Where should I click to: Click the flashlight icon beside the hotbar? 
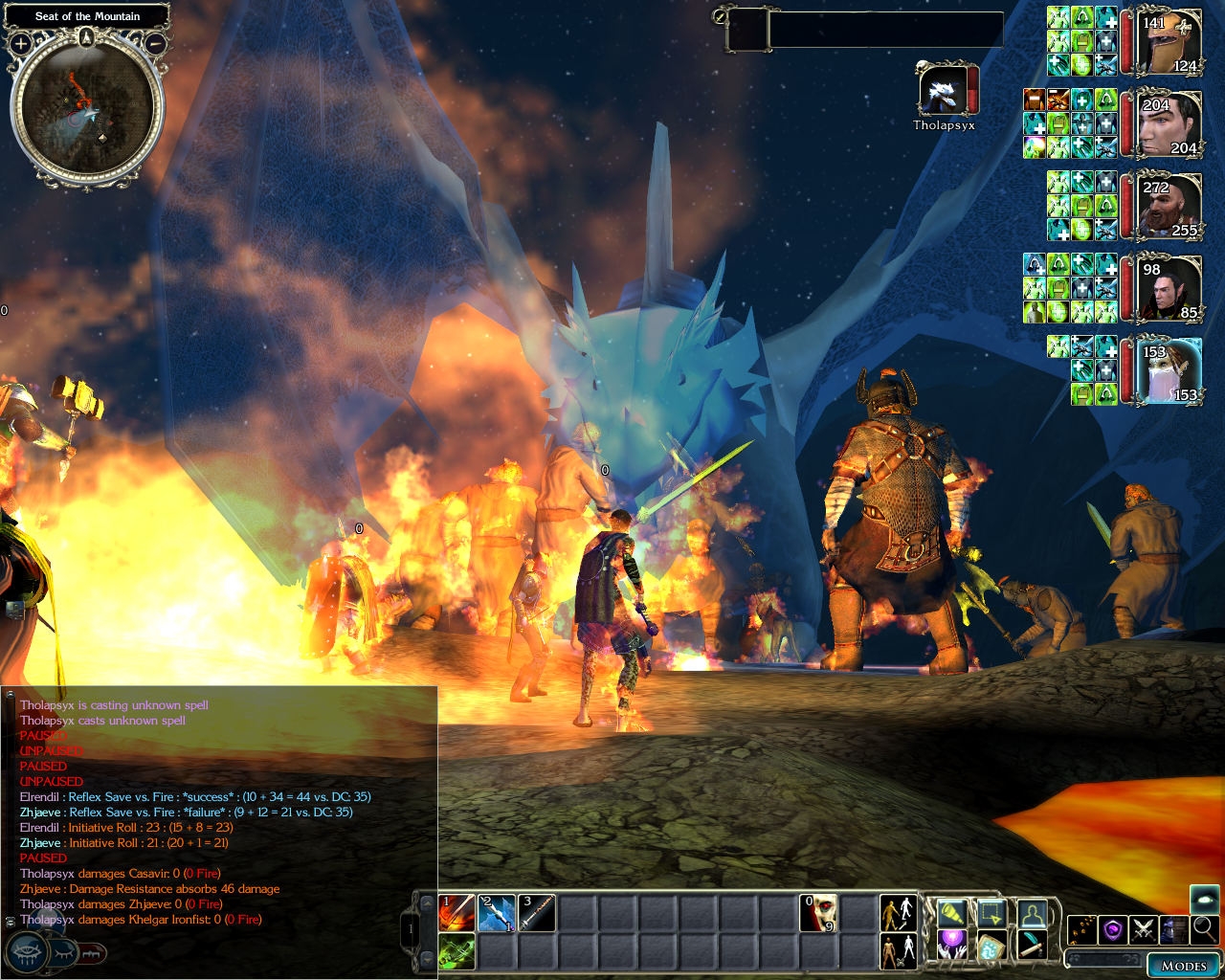pyautogui.click(x=953, y=914)
